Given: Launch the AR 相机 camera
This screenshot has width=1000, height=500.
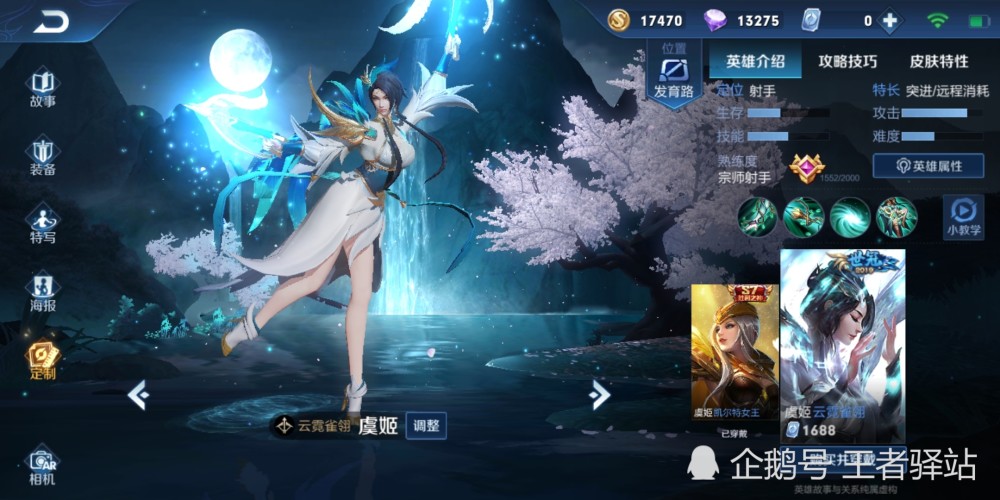Looking at the screenshot, I should tap(42, 467).
